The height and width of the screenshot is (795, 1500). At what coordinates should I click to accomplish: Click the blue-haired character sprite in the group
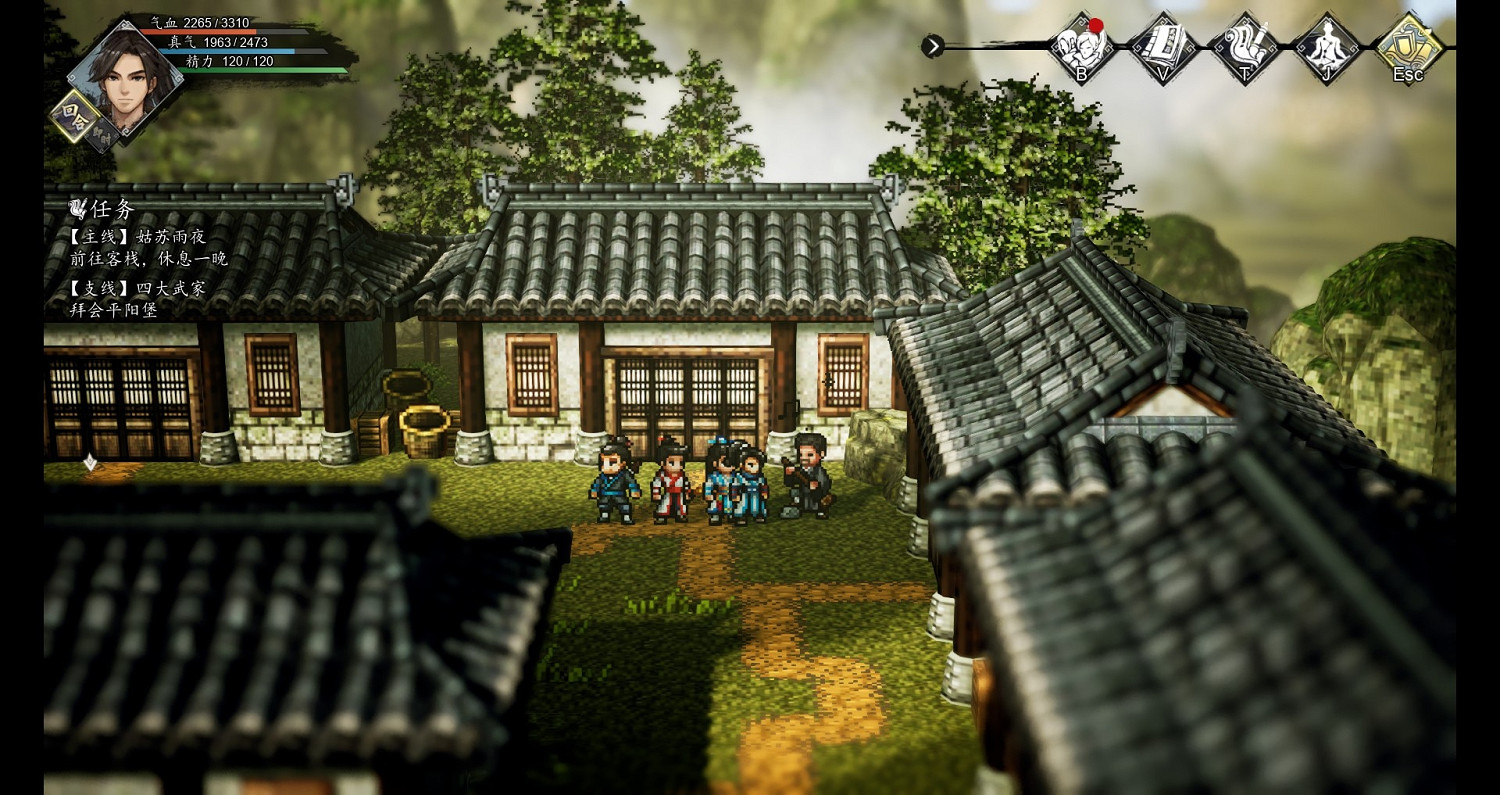(722, 480)
